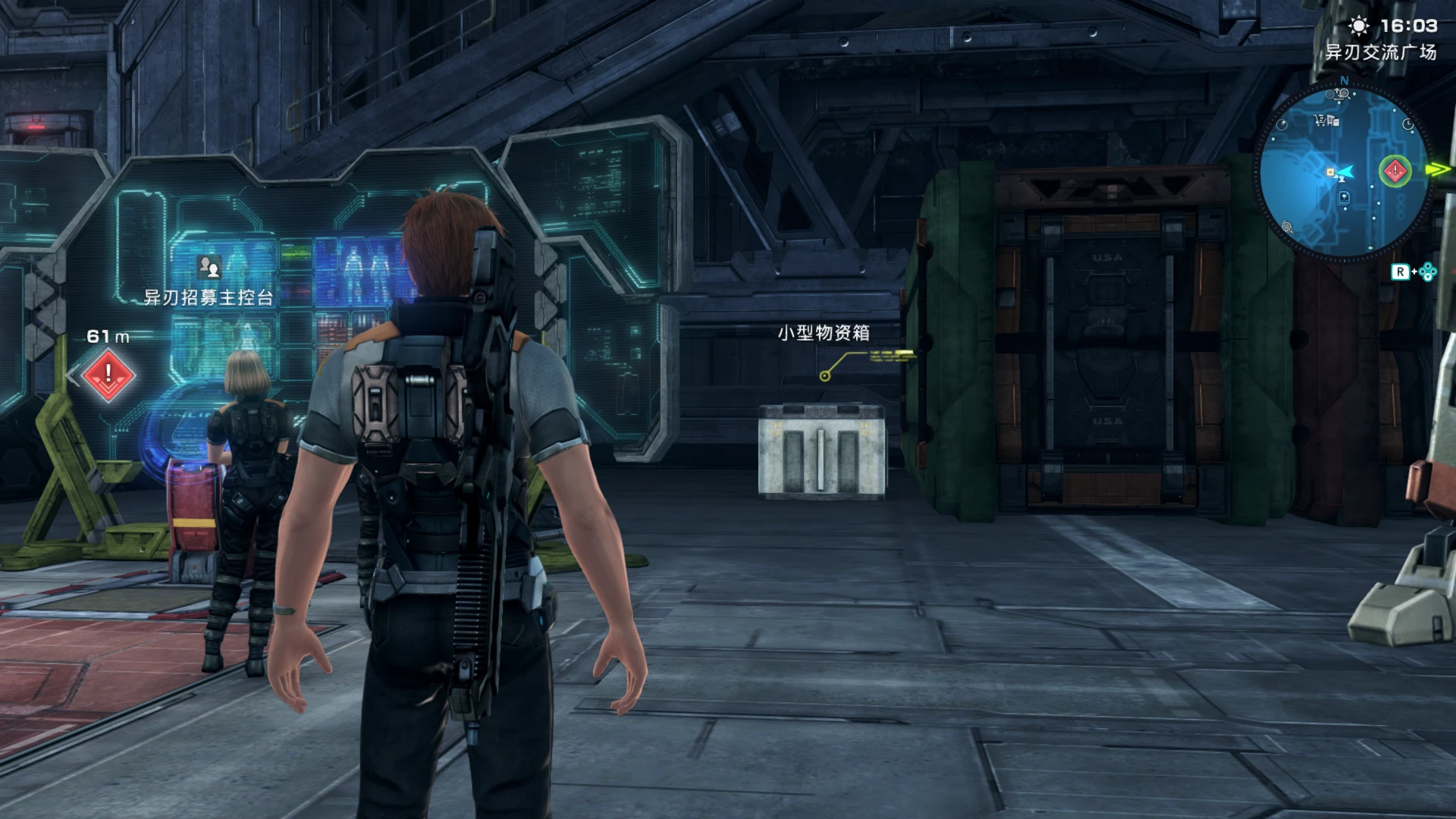Click the directional pad icon next to R
The image size is (1456, 819).
[x=1427, y=271]
